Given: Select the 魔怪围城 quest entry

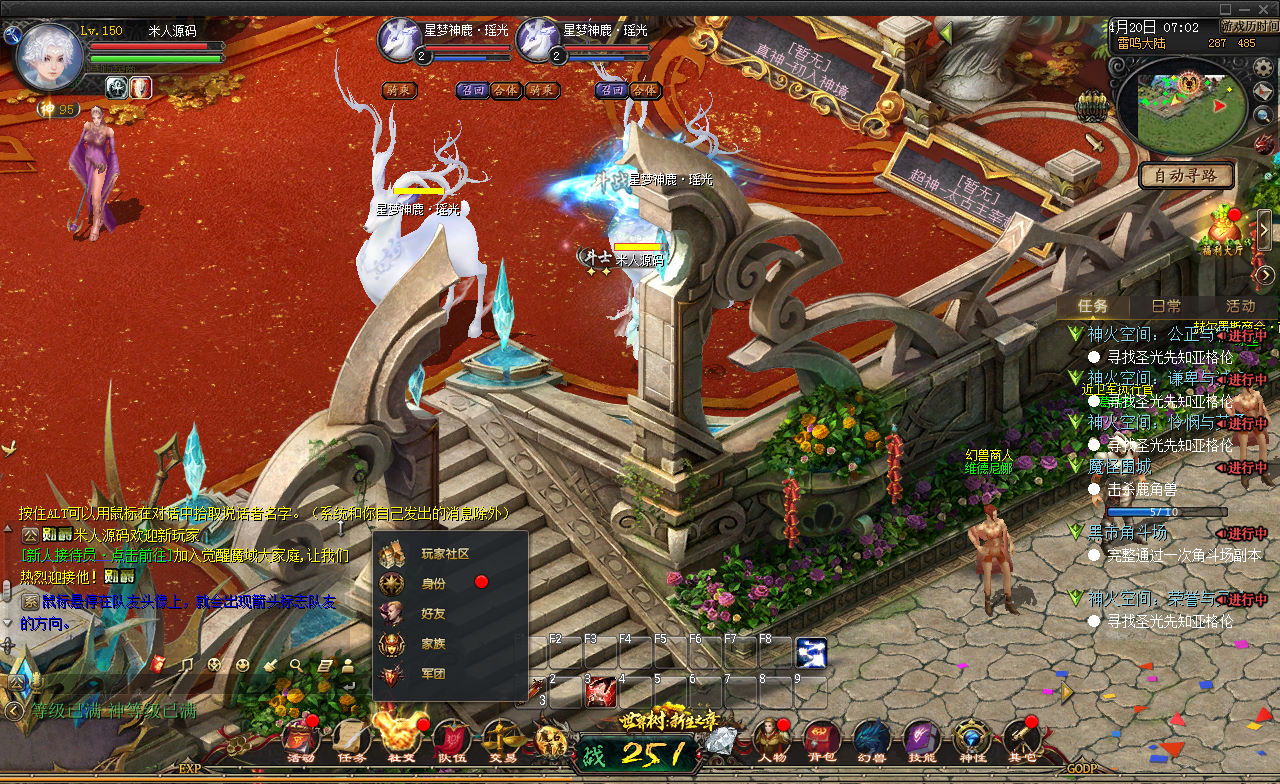Looking at the screenshot, I should point(1119,467).
